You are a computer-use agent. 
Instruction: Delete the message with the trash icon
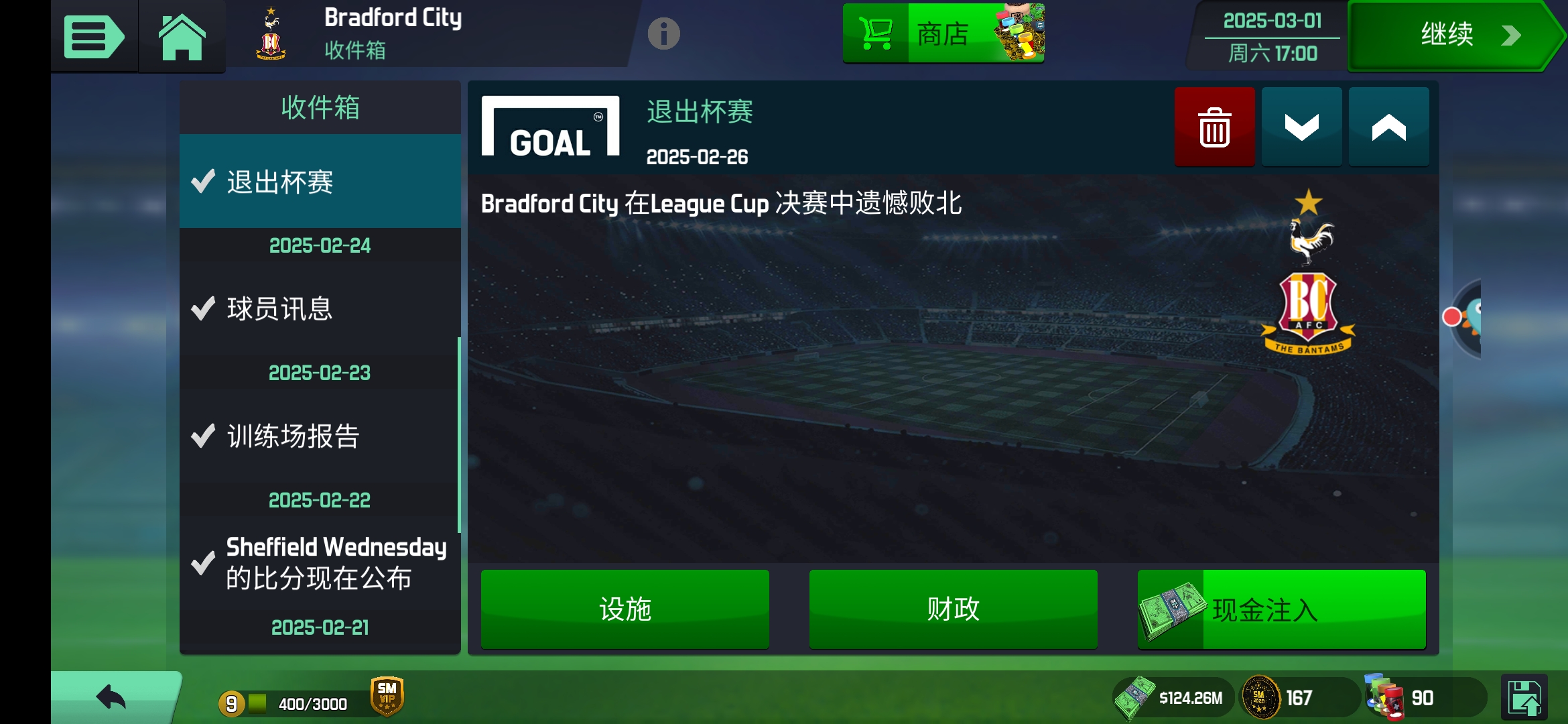pos(1214,126)
